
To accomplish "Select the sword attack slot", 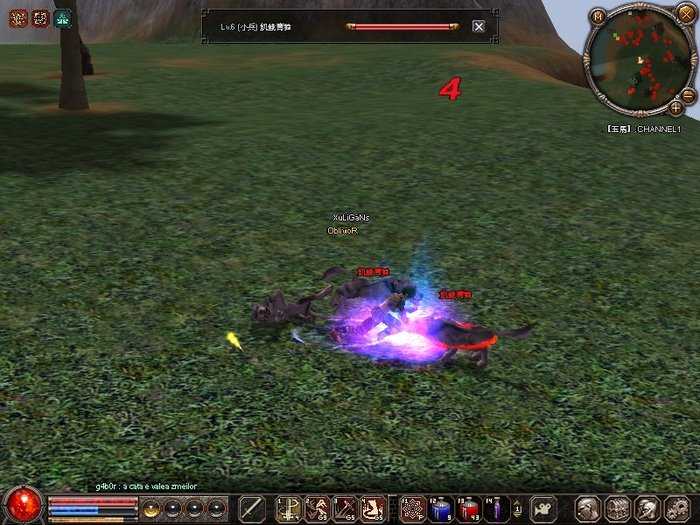I will pyautogui.click(x=253, y=509).
